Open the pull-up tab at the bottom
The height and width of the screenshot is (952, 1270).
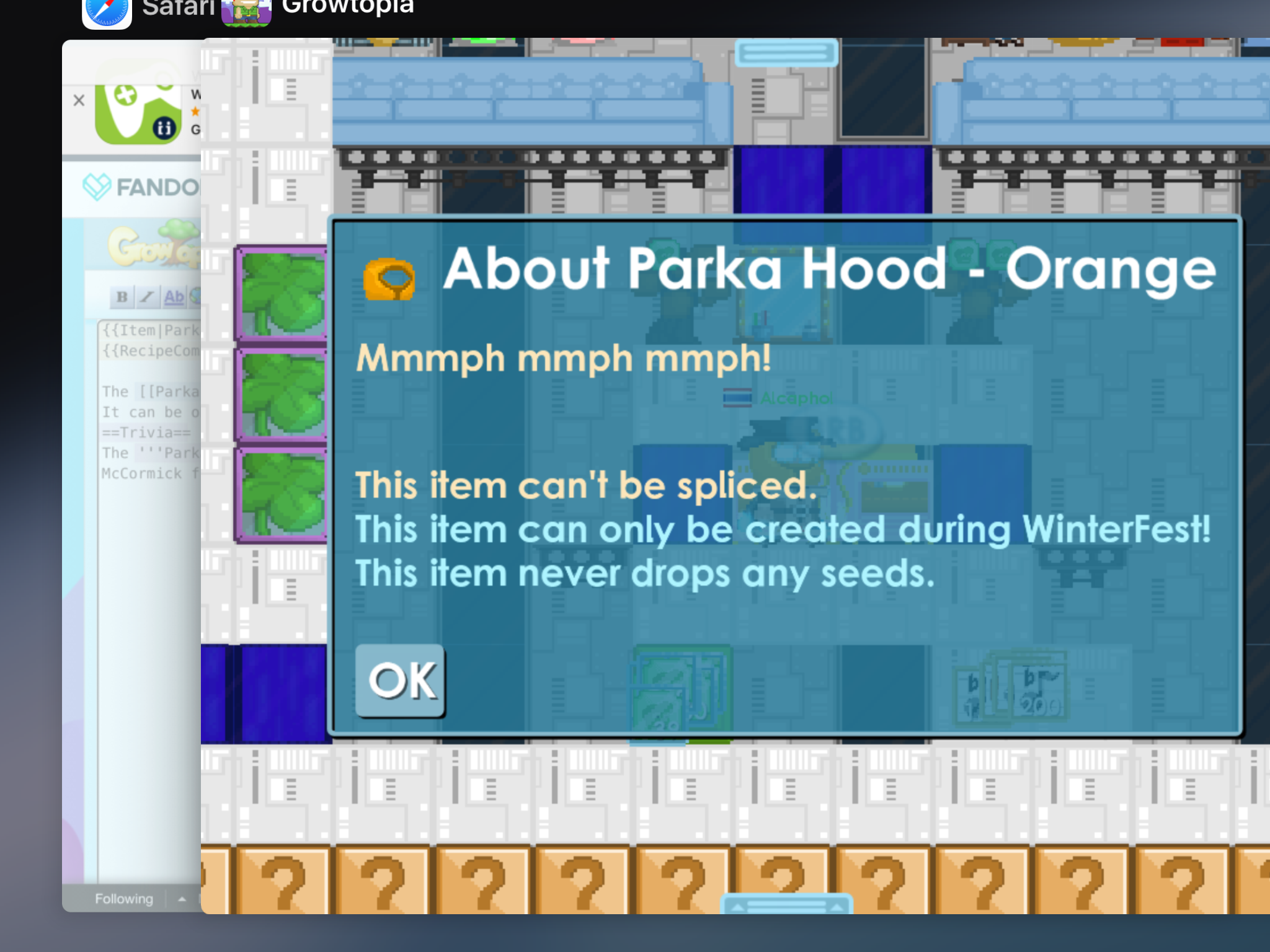click(786, 906)
